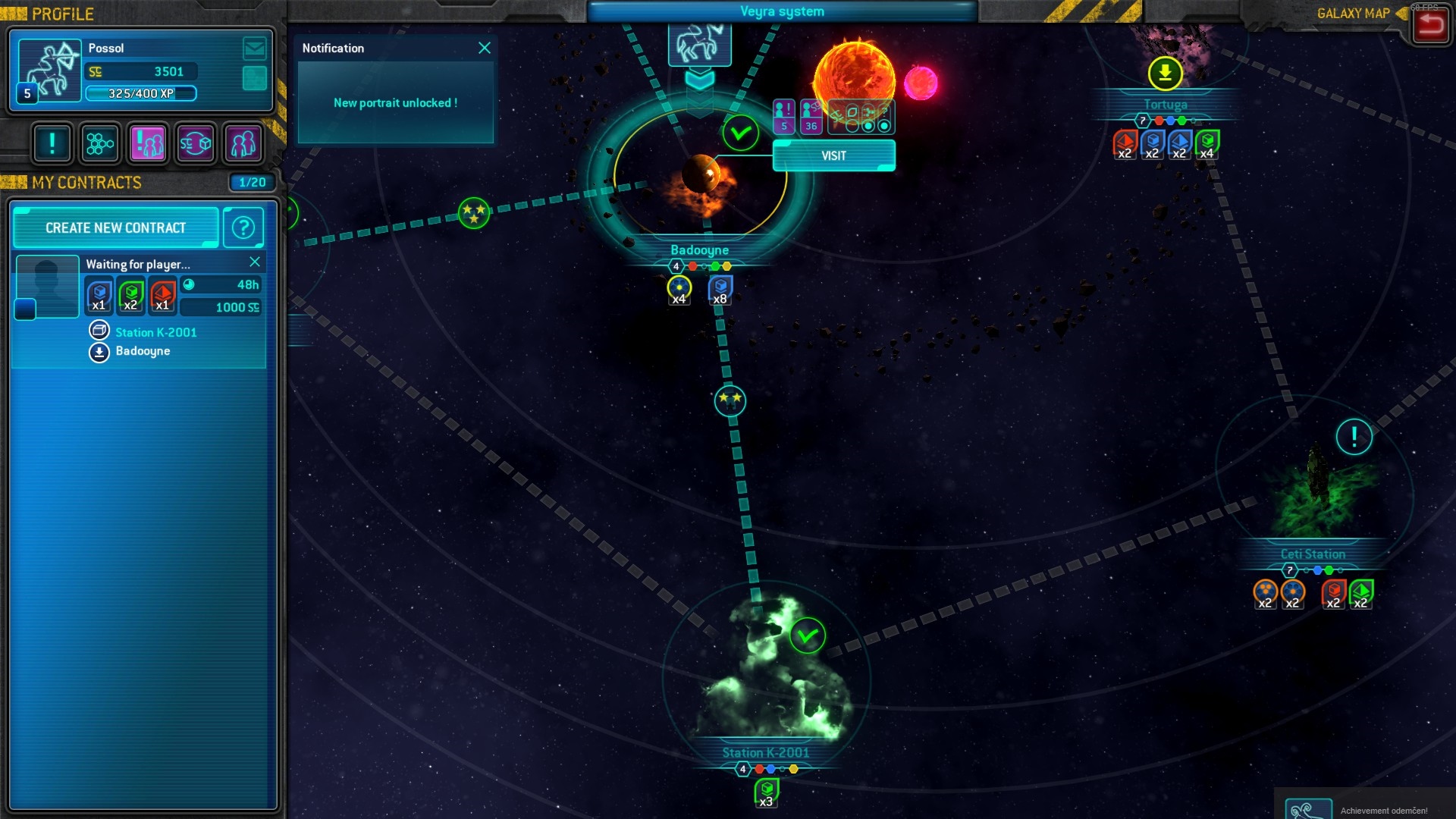Dismiss the Waiting for player contract

click(256, 263)
